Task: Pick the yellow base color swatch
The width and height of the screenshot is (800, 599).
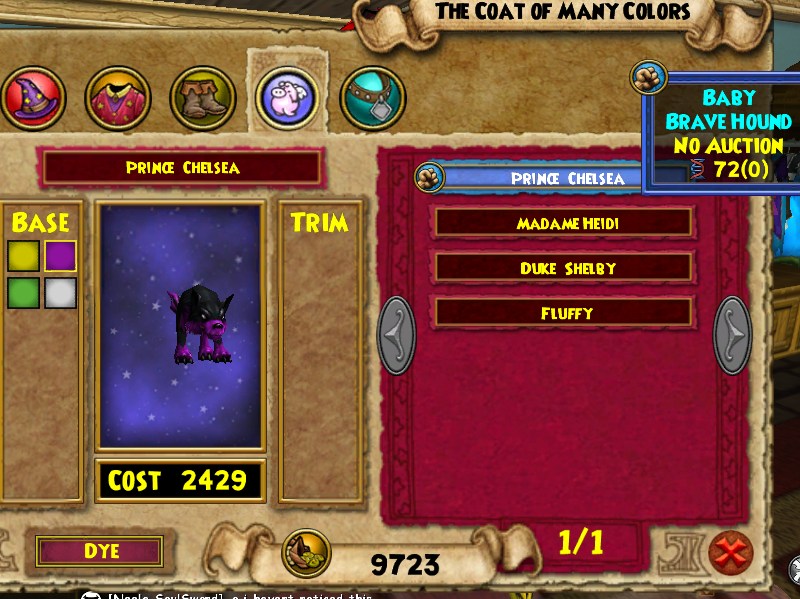Action: click(23, 256)
